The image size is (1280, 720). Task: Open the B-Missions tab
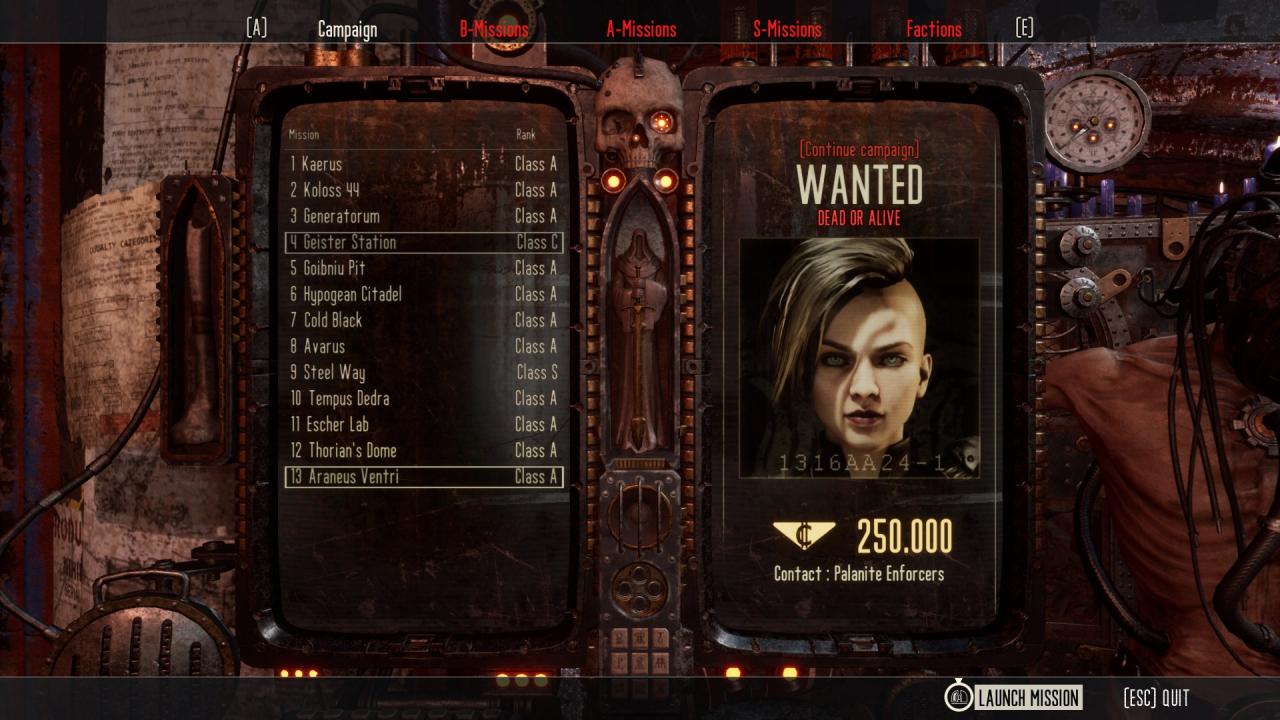tap(494, 30)
